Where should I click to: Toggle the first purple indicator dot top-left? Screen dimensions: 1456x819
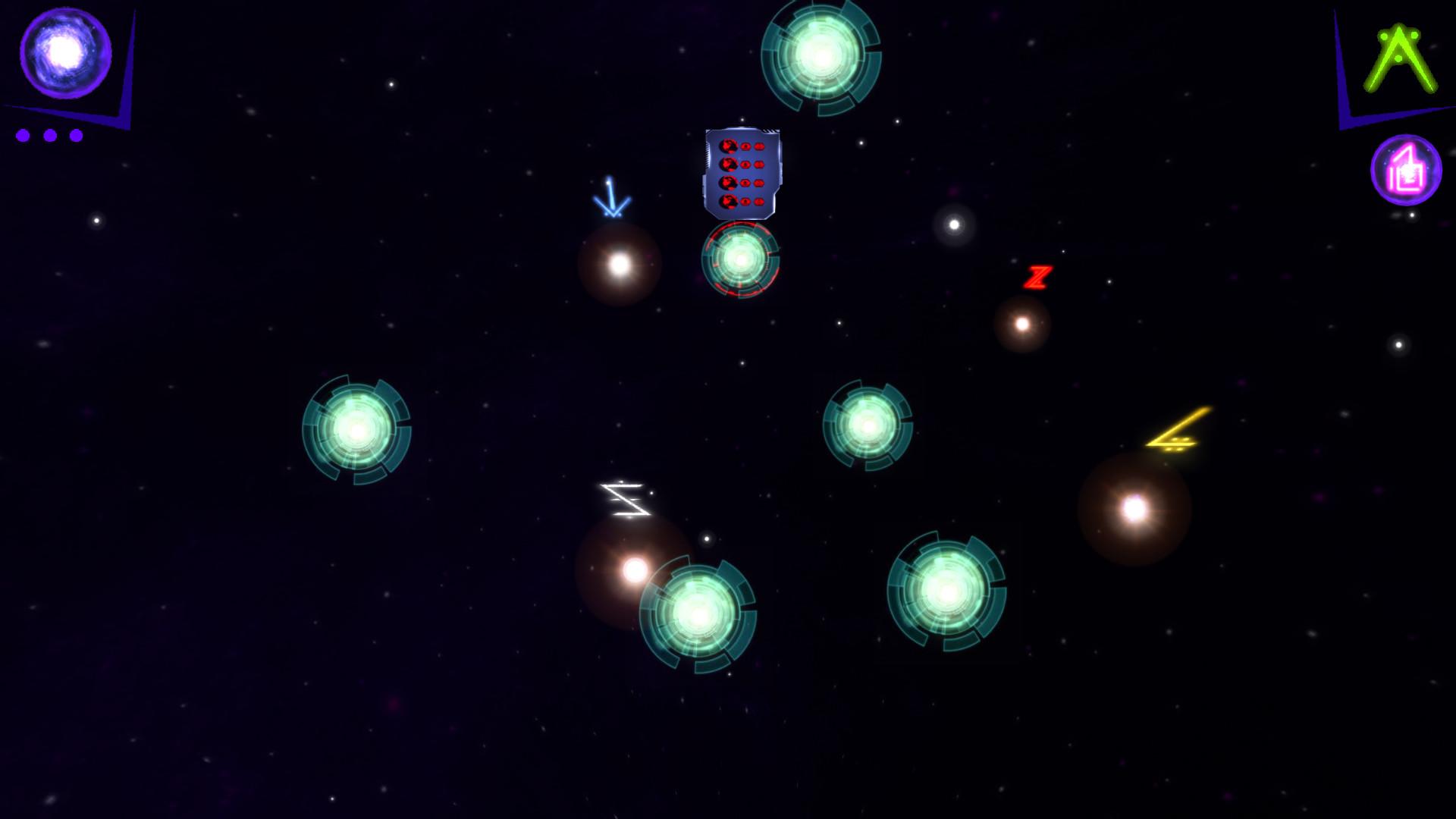(x=24, y=136)
